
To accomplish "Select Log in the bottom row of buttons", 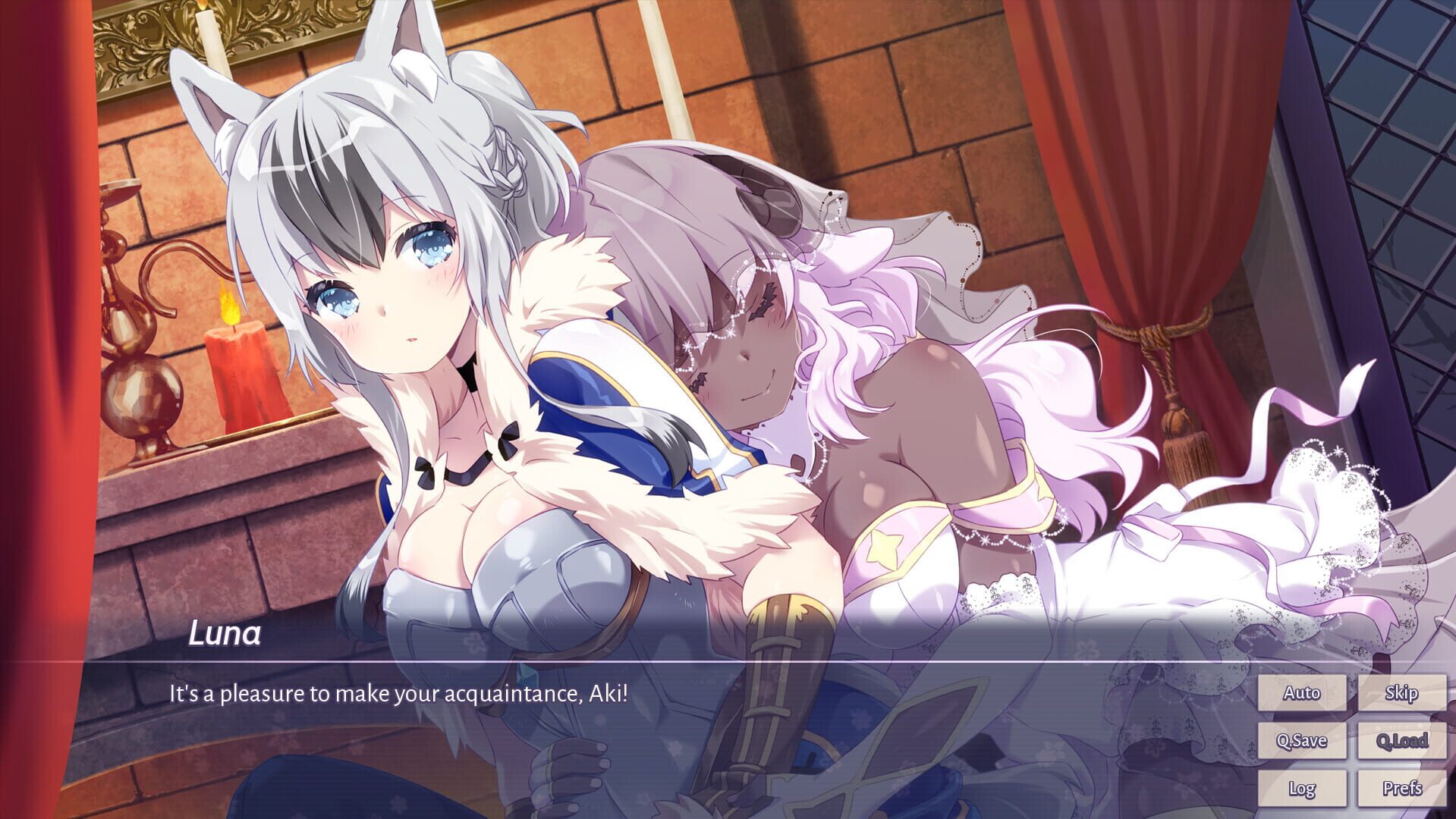I will point(1302,789).
